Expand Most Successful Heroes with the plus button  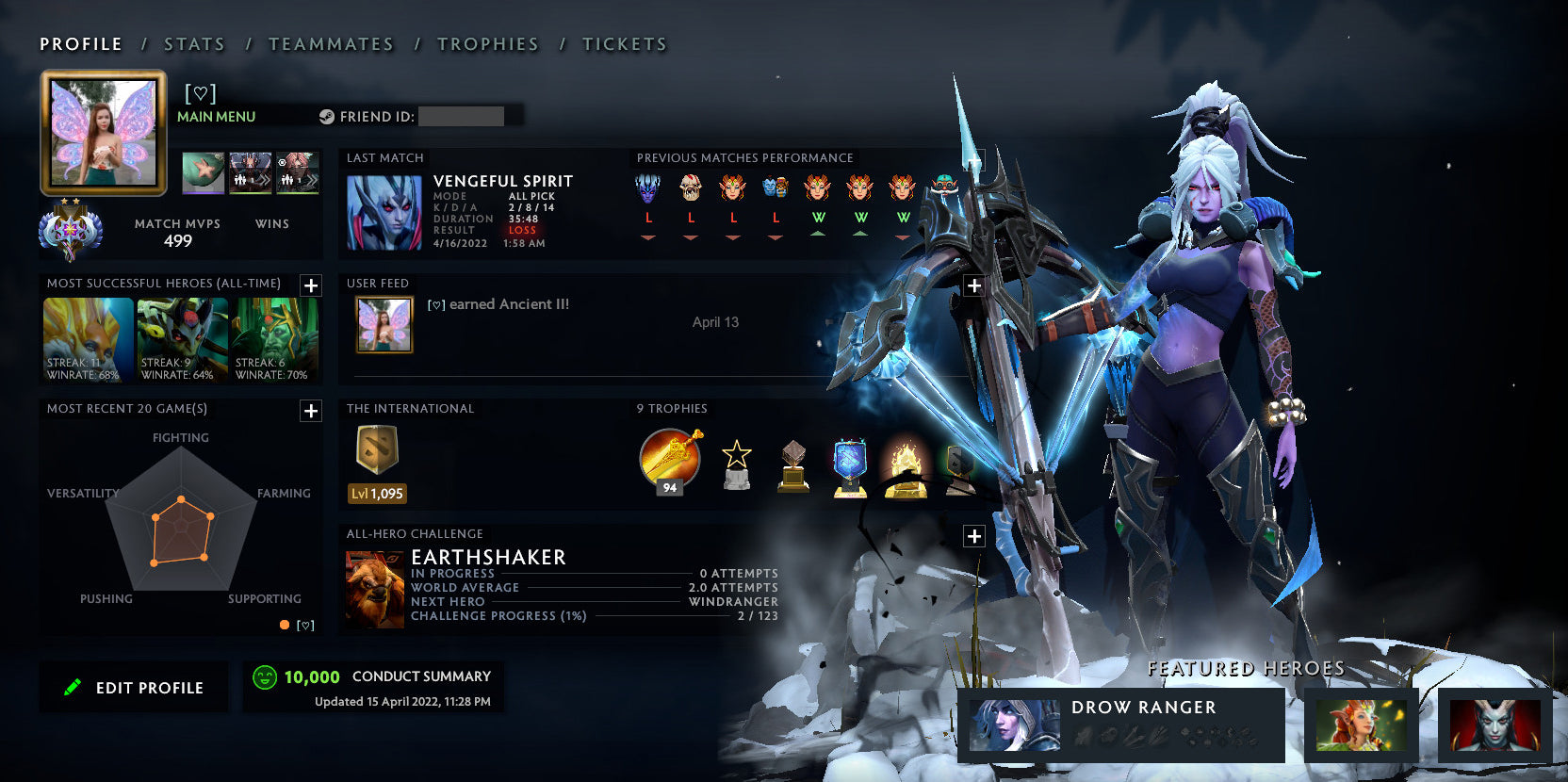click(x=310, y=285)
